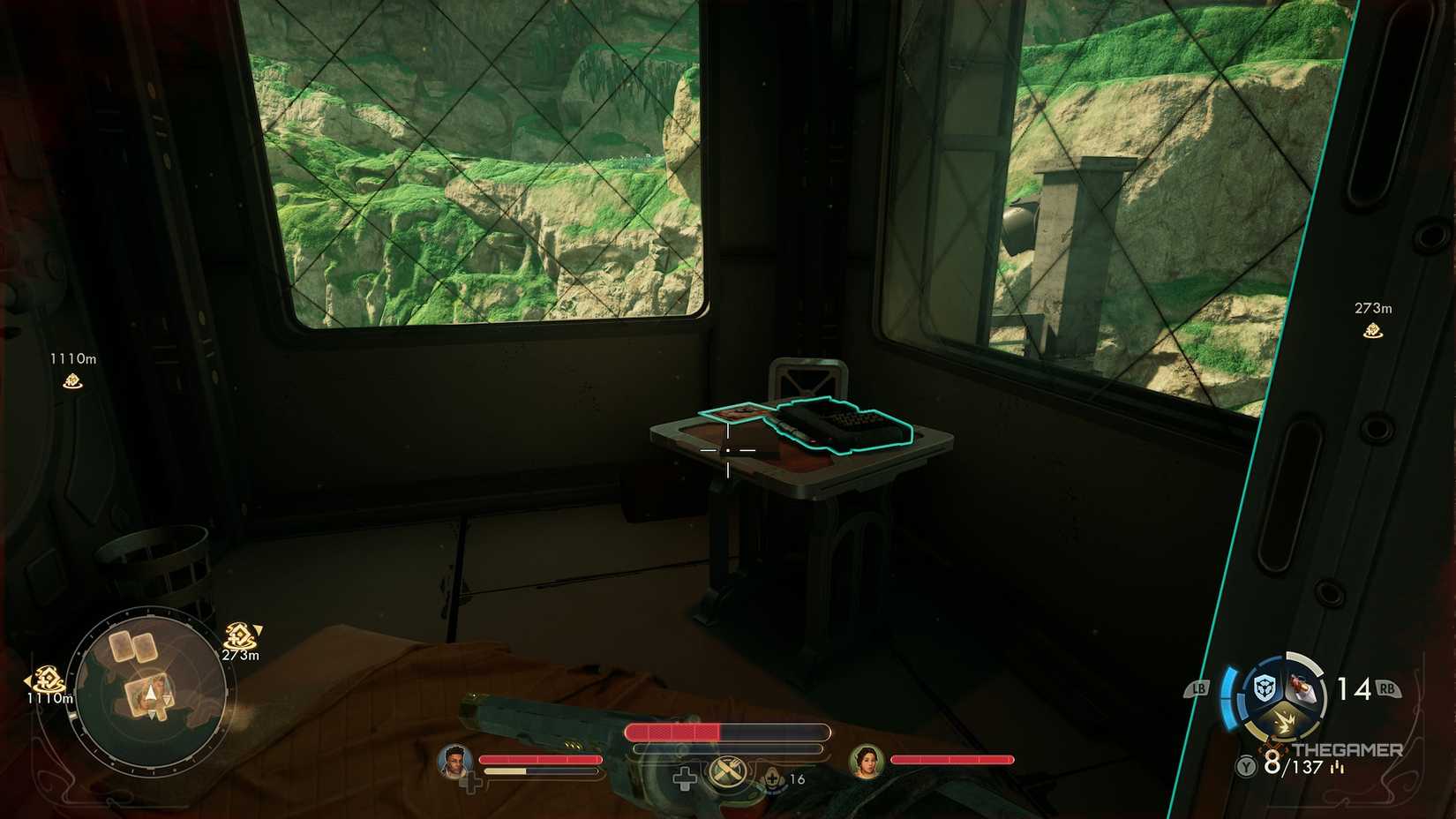
Task: Expand the left quest marker arrow beside 1110m
Action: coord(28,680)
